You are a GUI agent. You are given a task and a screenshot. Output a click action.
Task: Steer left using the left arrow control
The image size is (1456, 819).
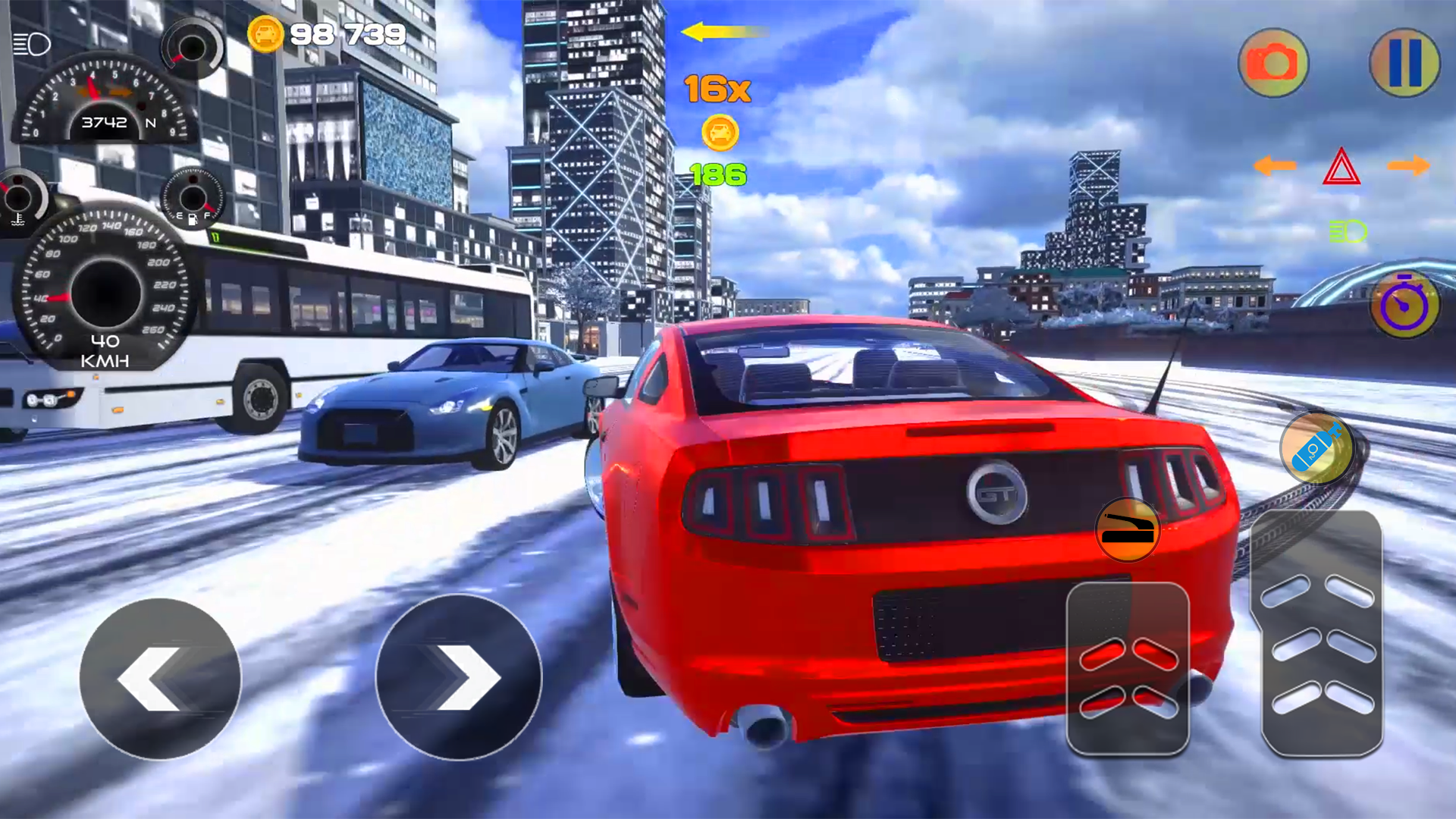coord(163,679)
